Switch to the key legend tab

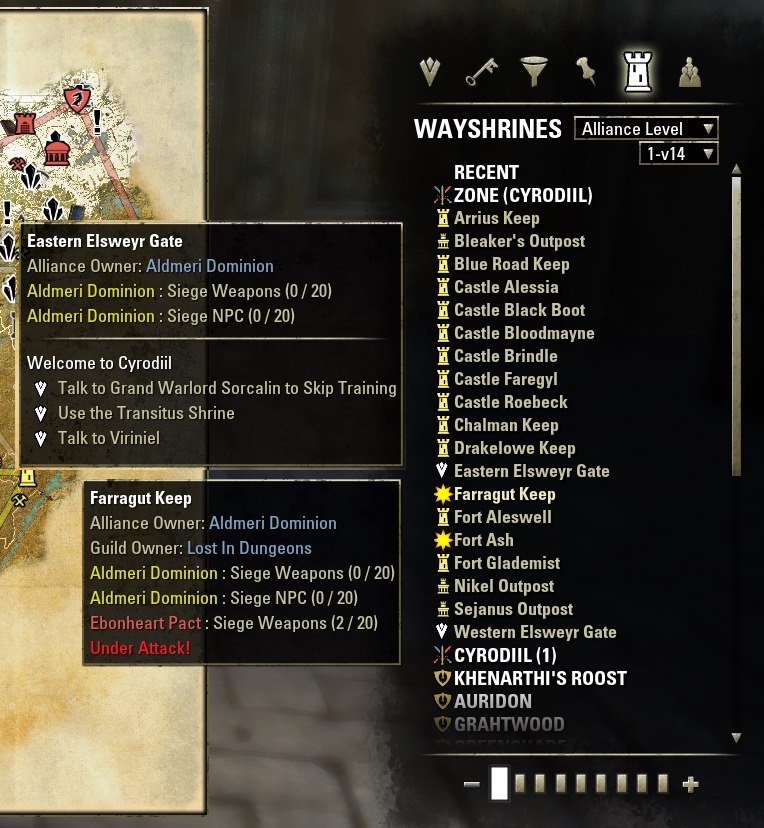[x=482, y=71]
